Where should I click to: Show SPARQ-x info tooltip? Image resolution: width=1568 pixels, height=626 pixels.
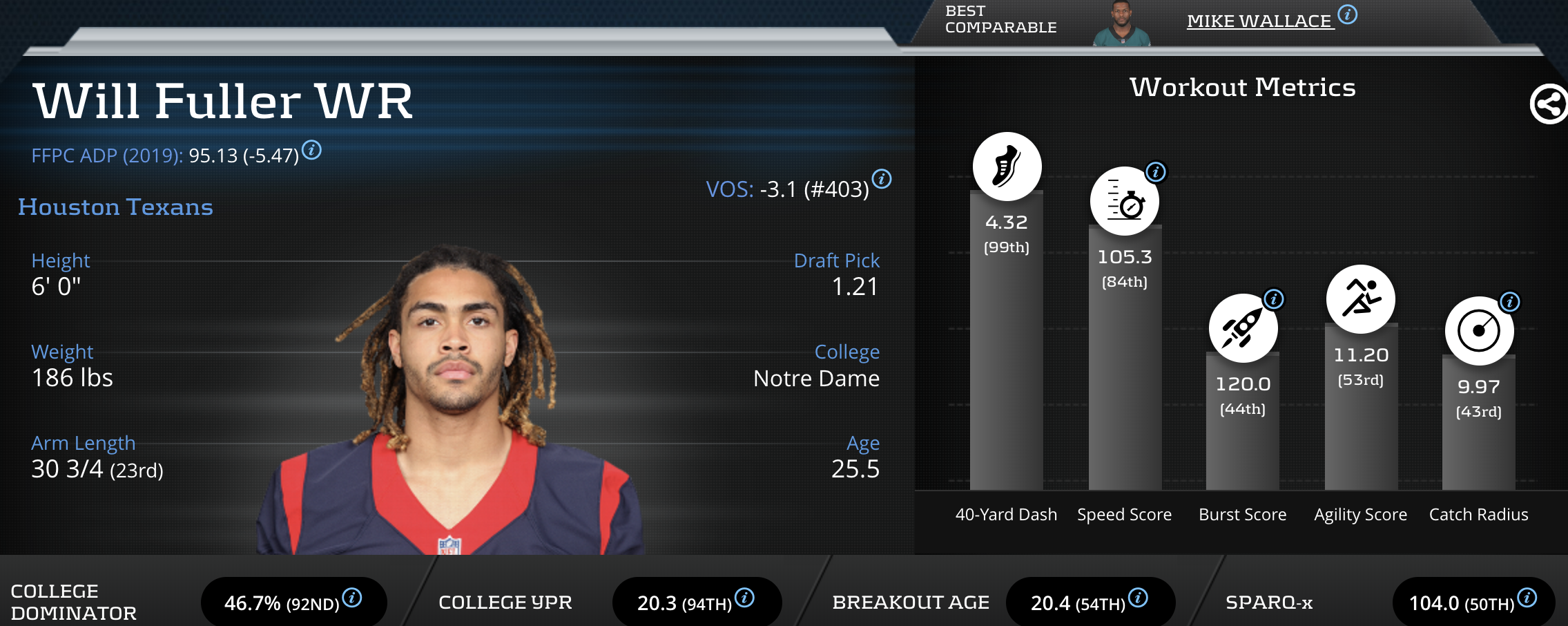(x=1527, y=598)
